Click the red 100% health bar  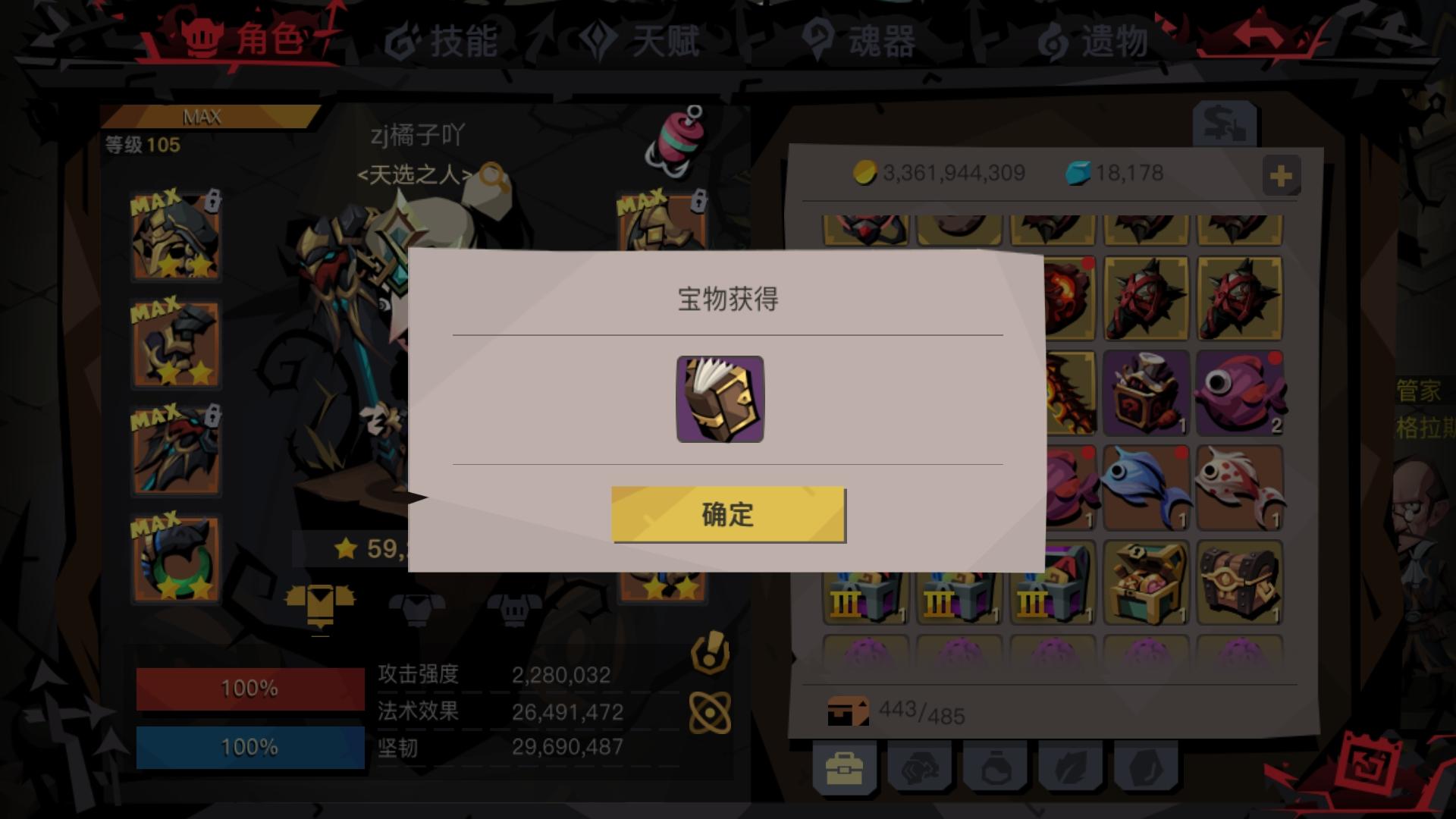tap(249, 690)
